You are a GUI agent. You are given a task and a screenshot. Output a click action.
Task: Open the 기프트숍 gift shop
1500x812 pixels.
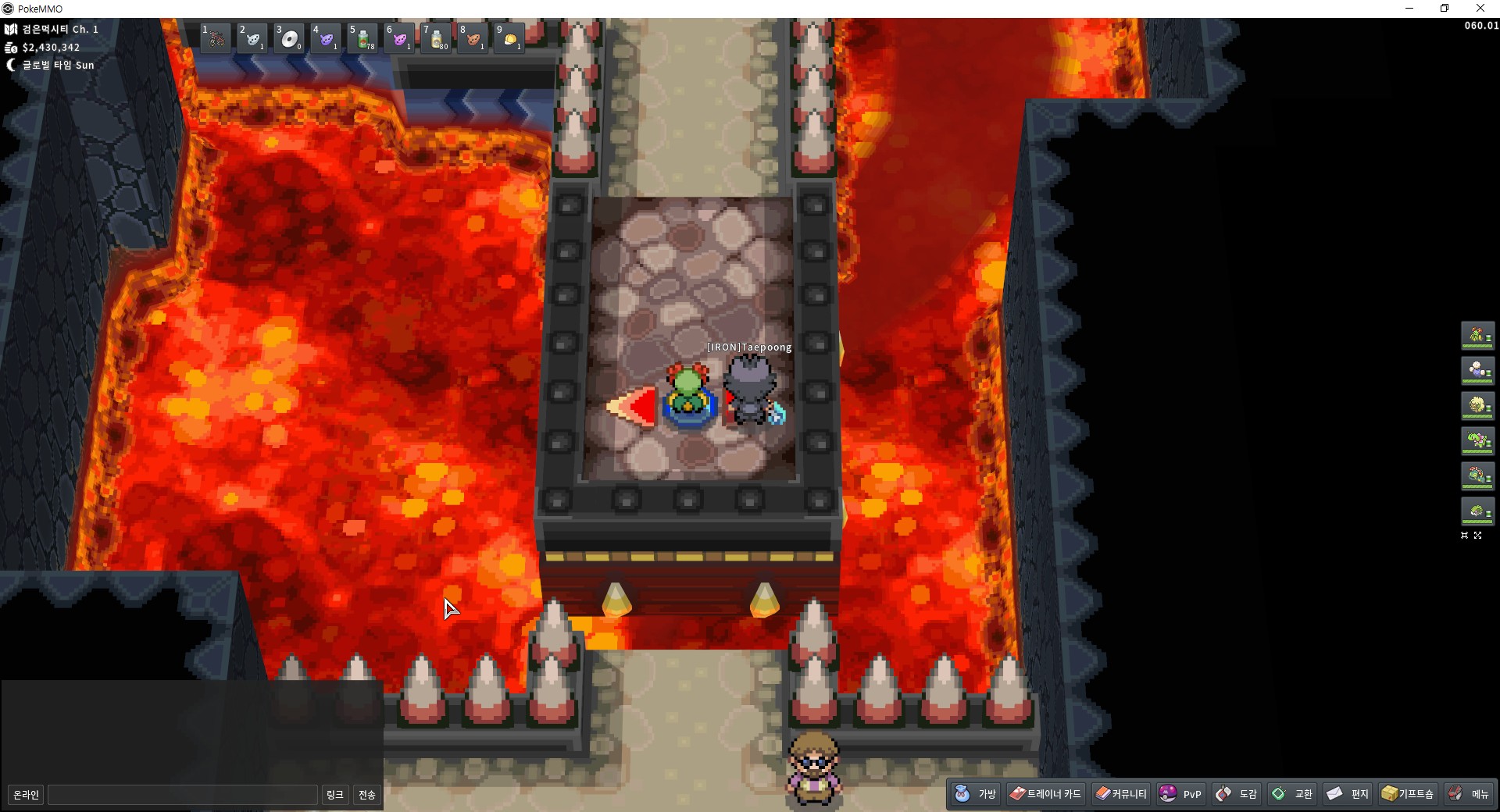click(1408, 794)
